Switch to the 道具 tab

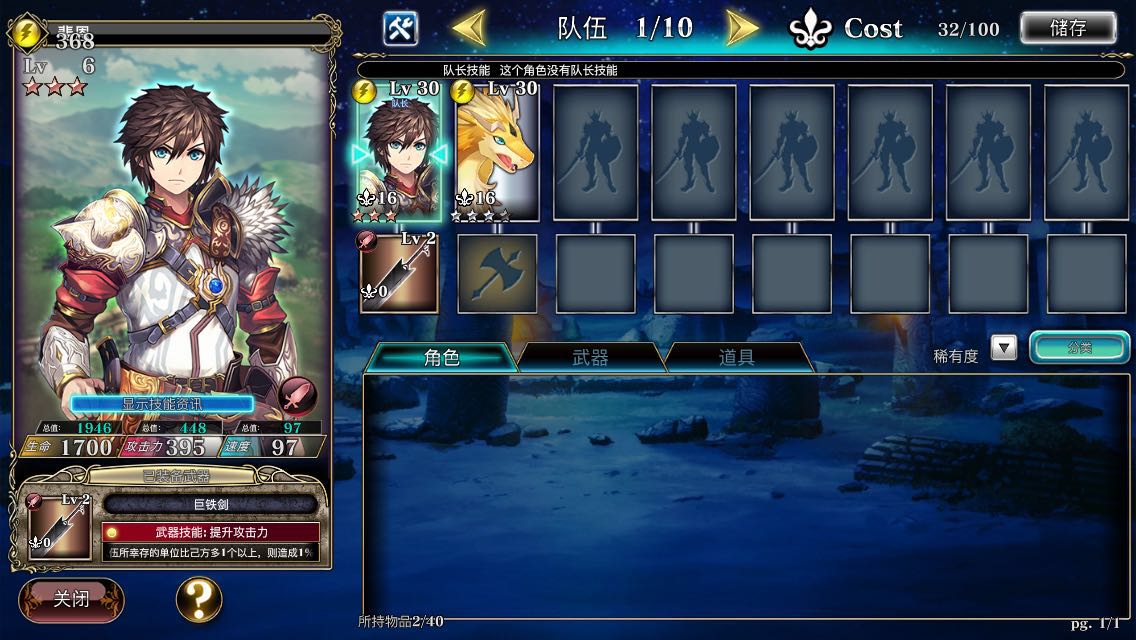tap(737, 357)
